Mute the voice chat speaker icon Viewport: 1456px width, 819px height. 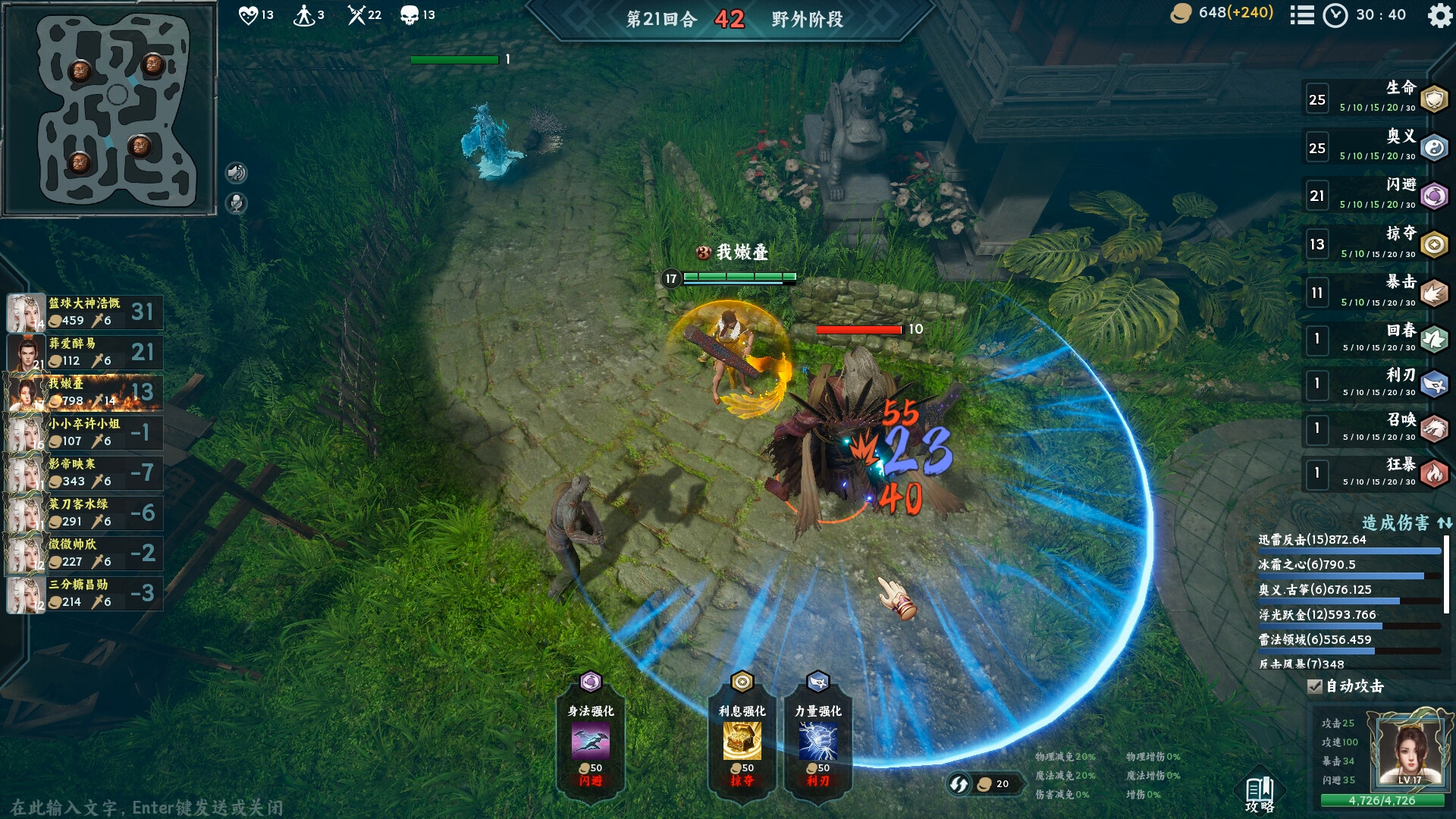pyautogui.click(x=237, y=171)
